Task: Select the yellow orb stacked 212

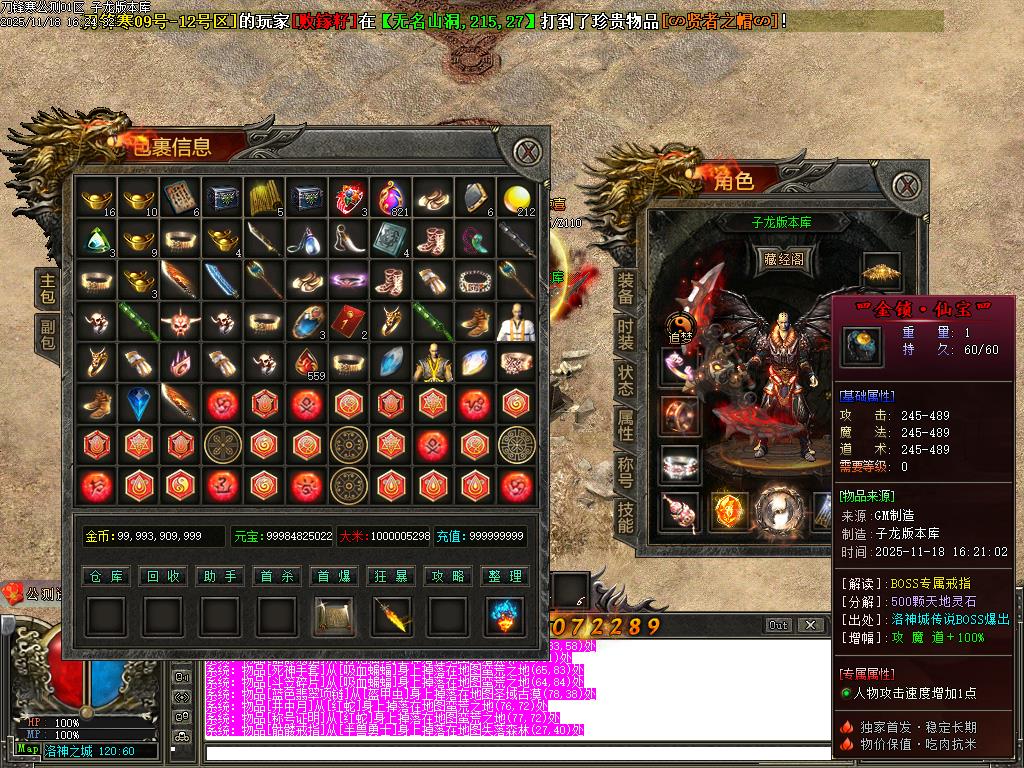Action: point(517,199)
